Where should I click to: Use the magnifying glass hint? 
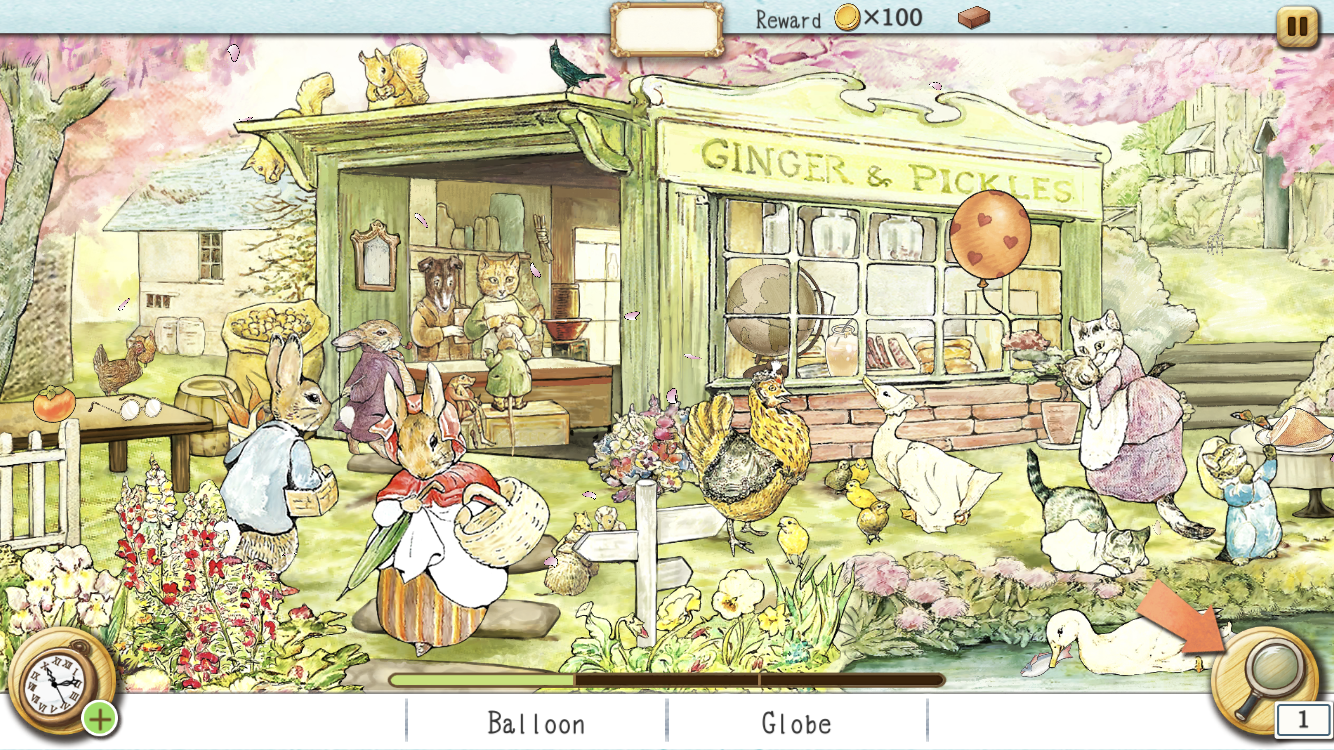(x=1264, y=674)
